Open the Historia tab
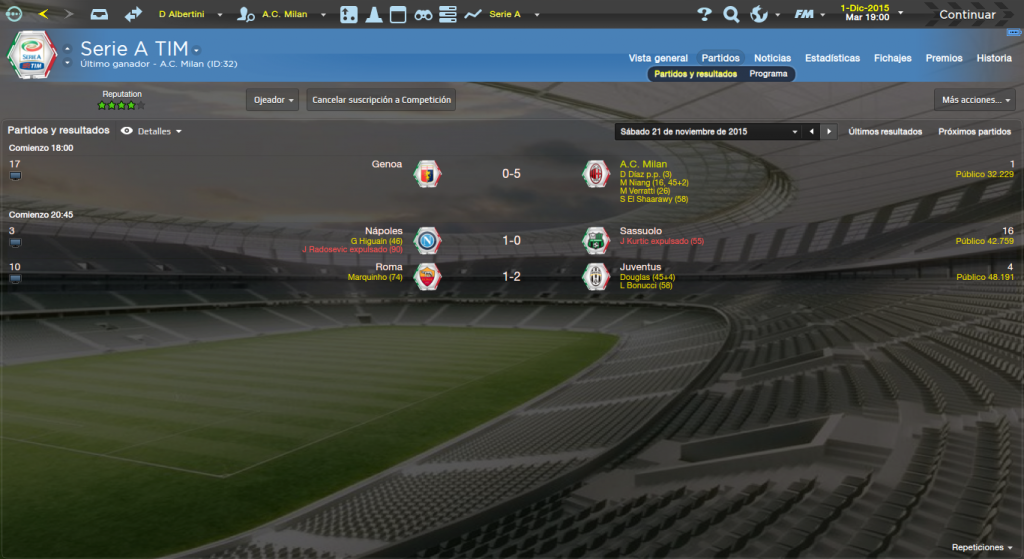 (x=994, y=58)
